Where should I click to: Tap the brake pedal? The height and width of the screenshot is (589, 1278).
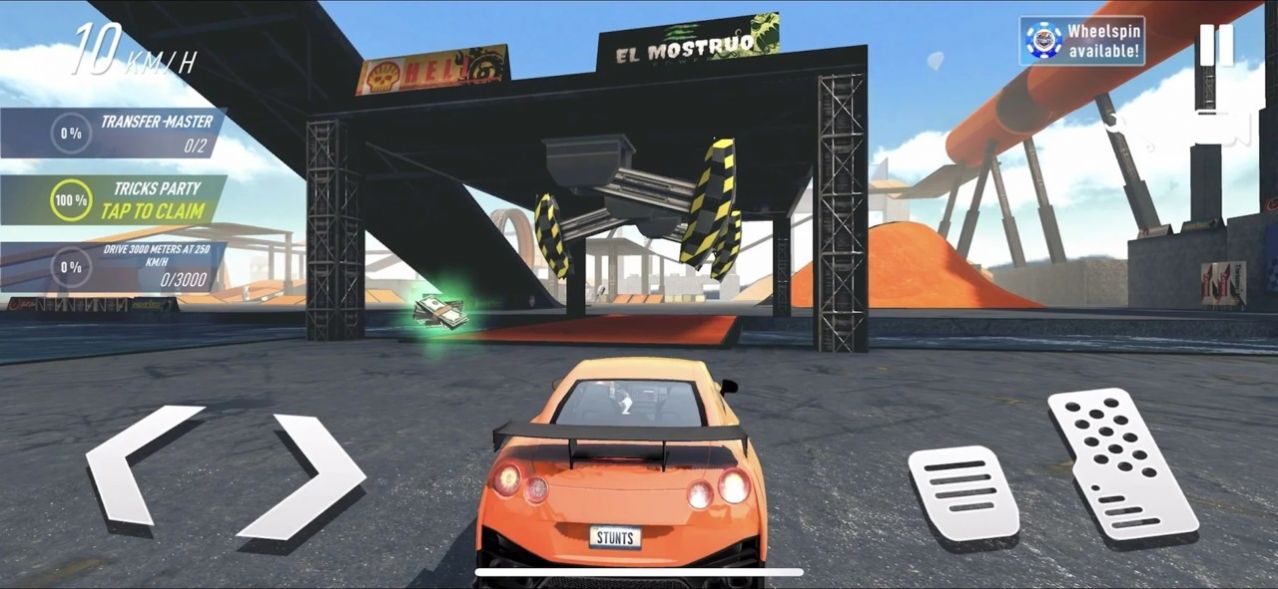click(x=962, y=493)
